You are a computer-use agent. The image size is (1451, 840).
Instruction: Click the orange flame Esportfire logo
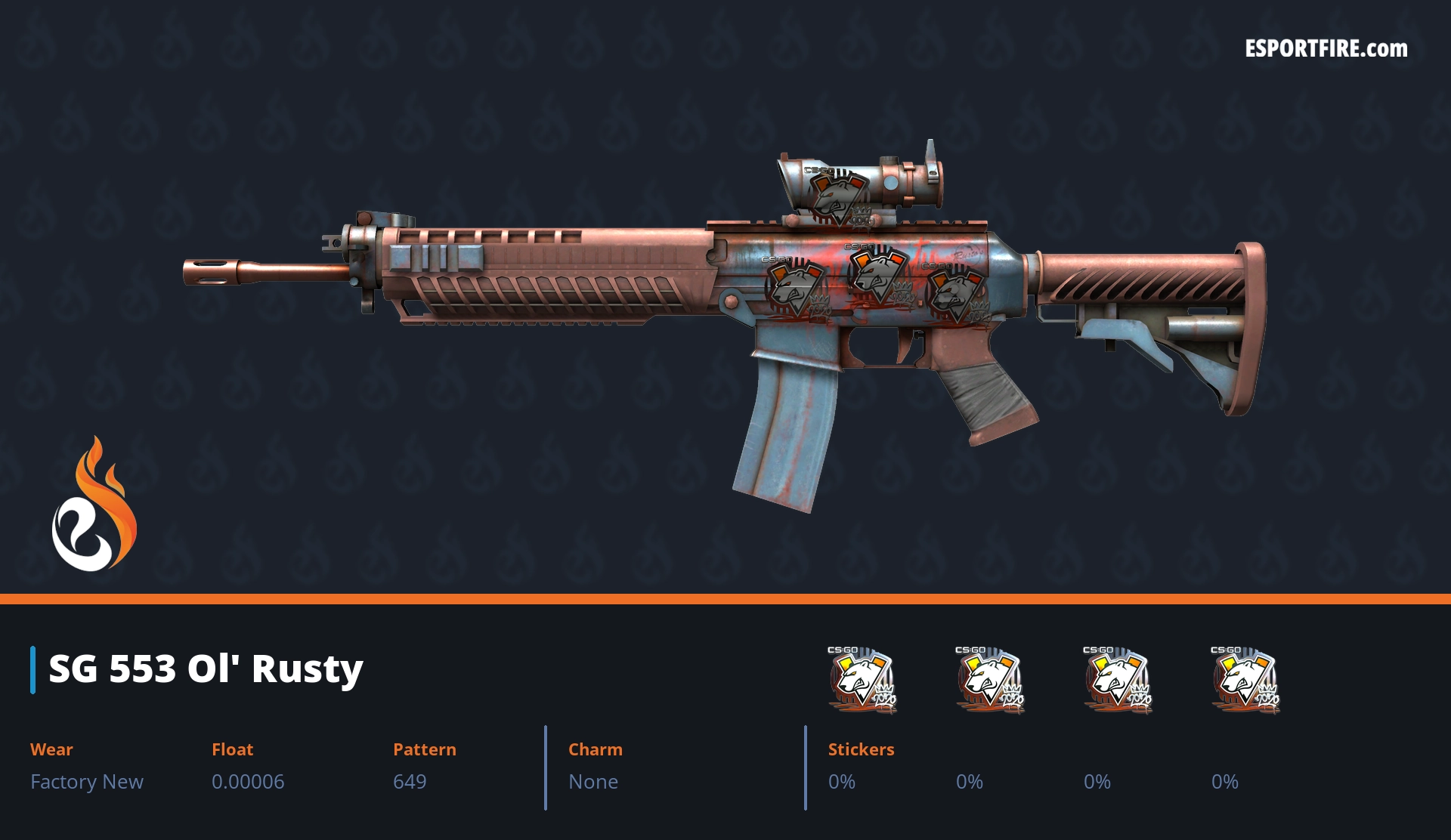tap(94, 505)
